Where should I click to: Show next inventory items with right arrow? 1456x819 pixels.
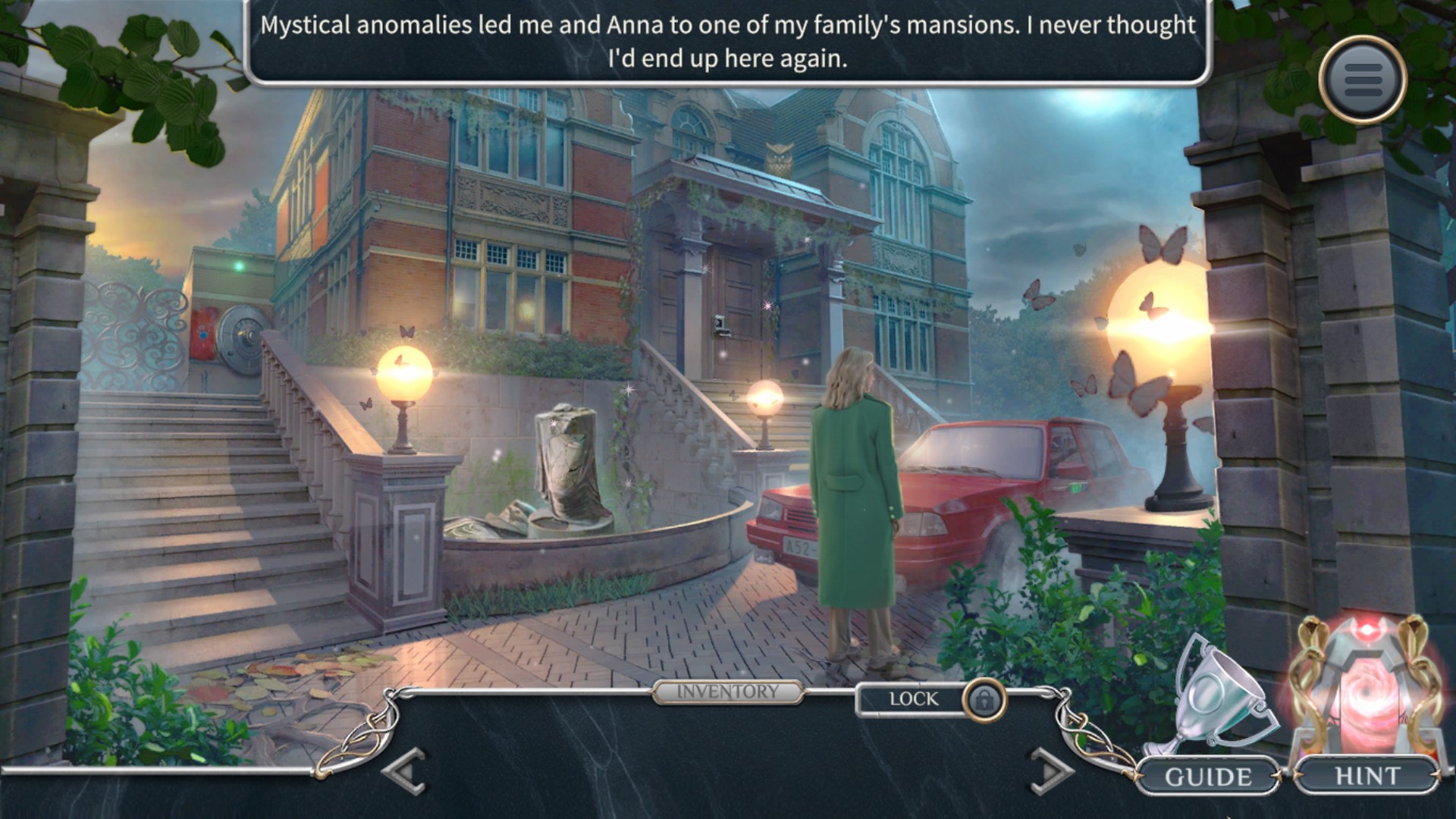1051,771
